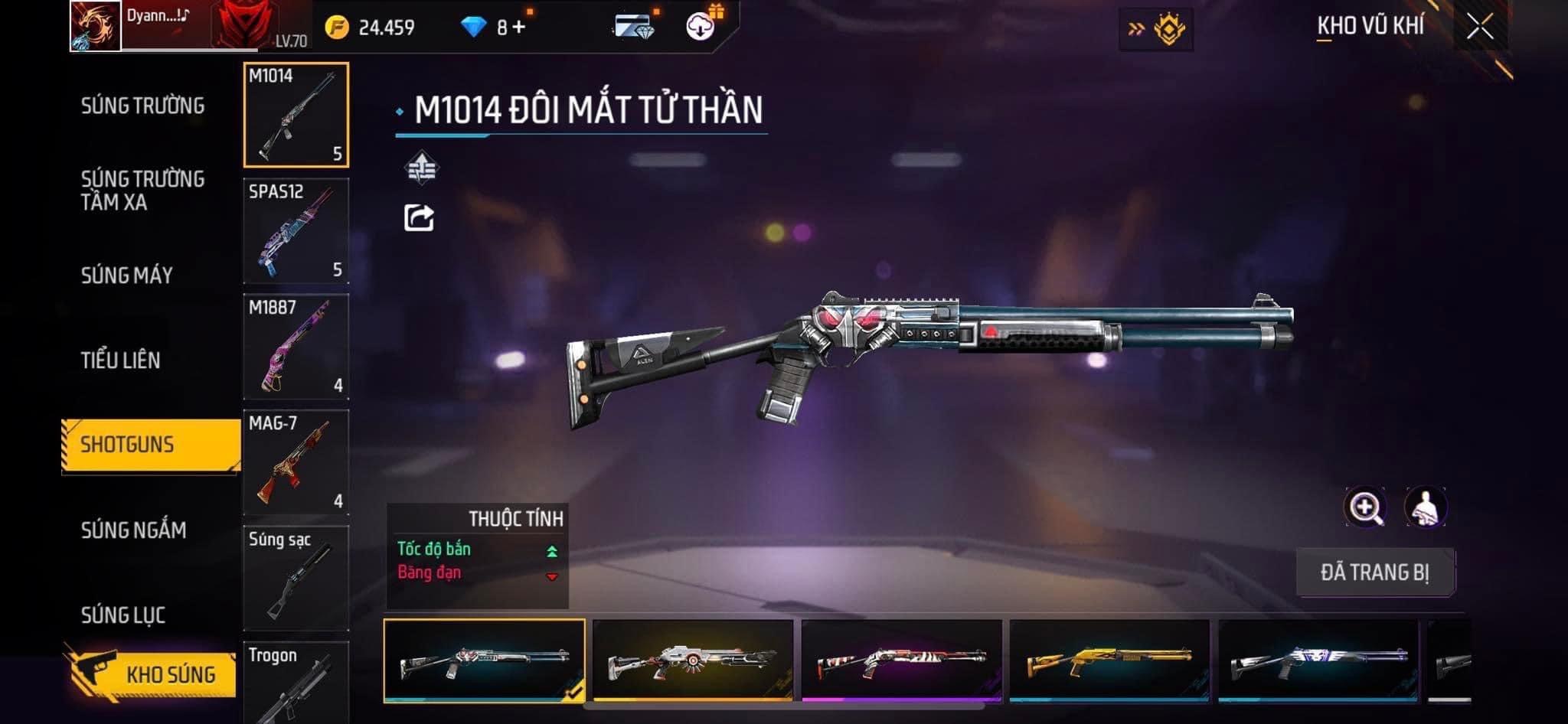Select the SPAS12 weapon tile

click(x=296, y=230)
